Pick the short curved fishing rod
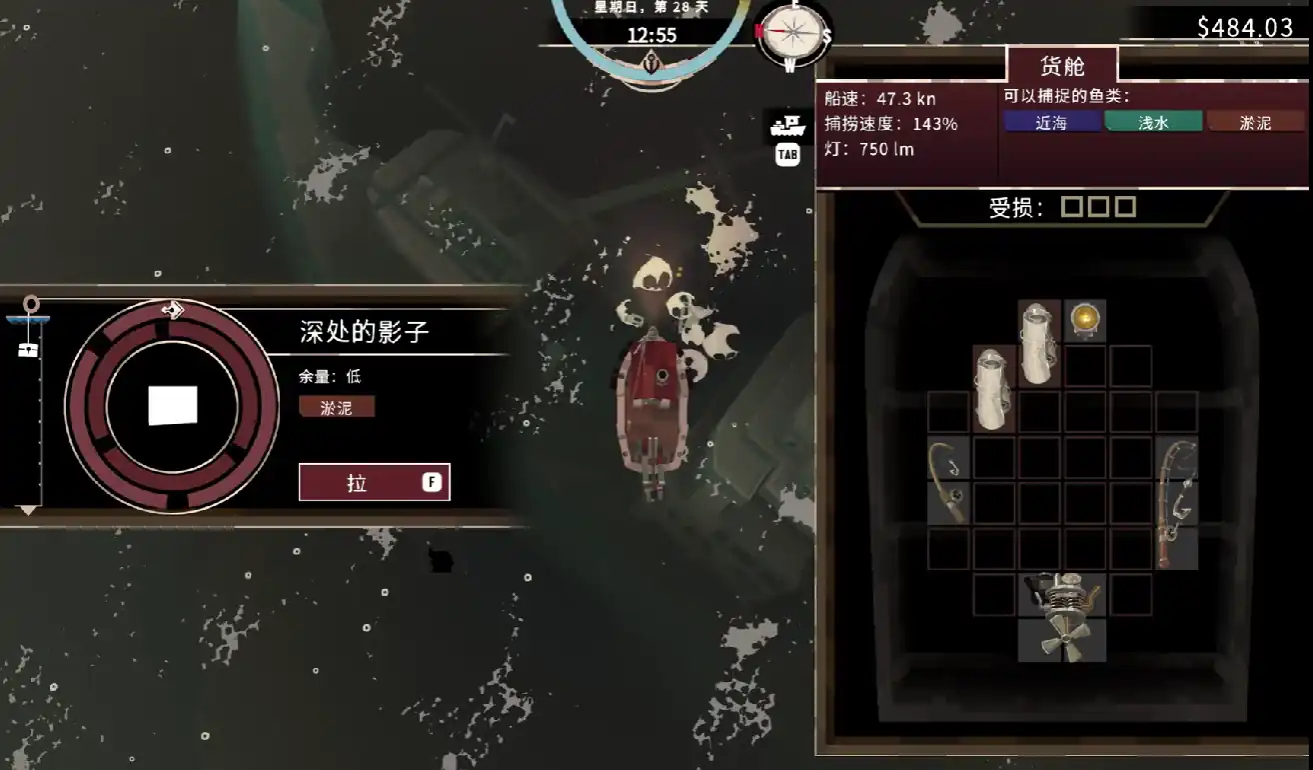Image resolution: width=1313 pixels, height=770 pixels. click(x=948, y=480)
